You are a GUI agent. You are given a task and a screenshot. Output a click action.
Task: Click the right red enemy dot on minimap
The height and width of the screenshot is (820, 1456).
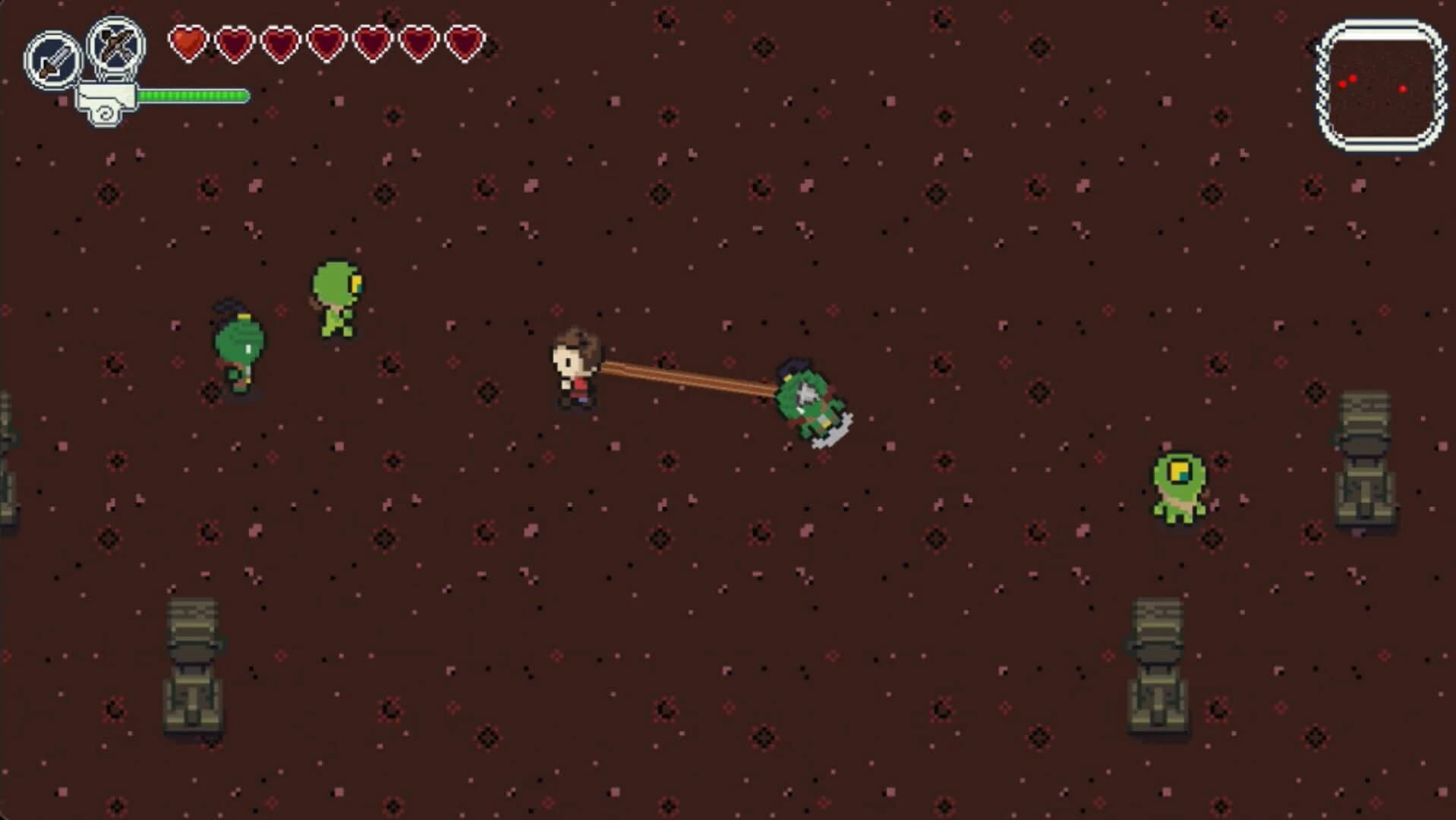click(x=1404, y=88)
